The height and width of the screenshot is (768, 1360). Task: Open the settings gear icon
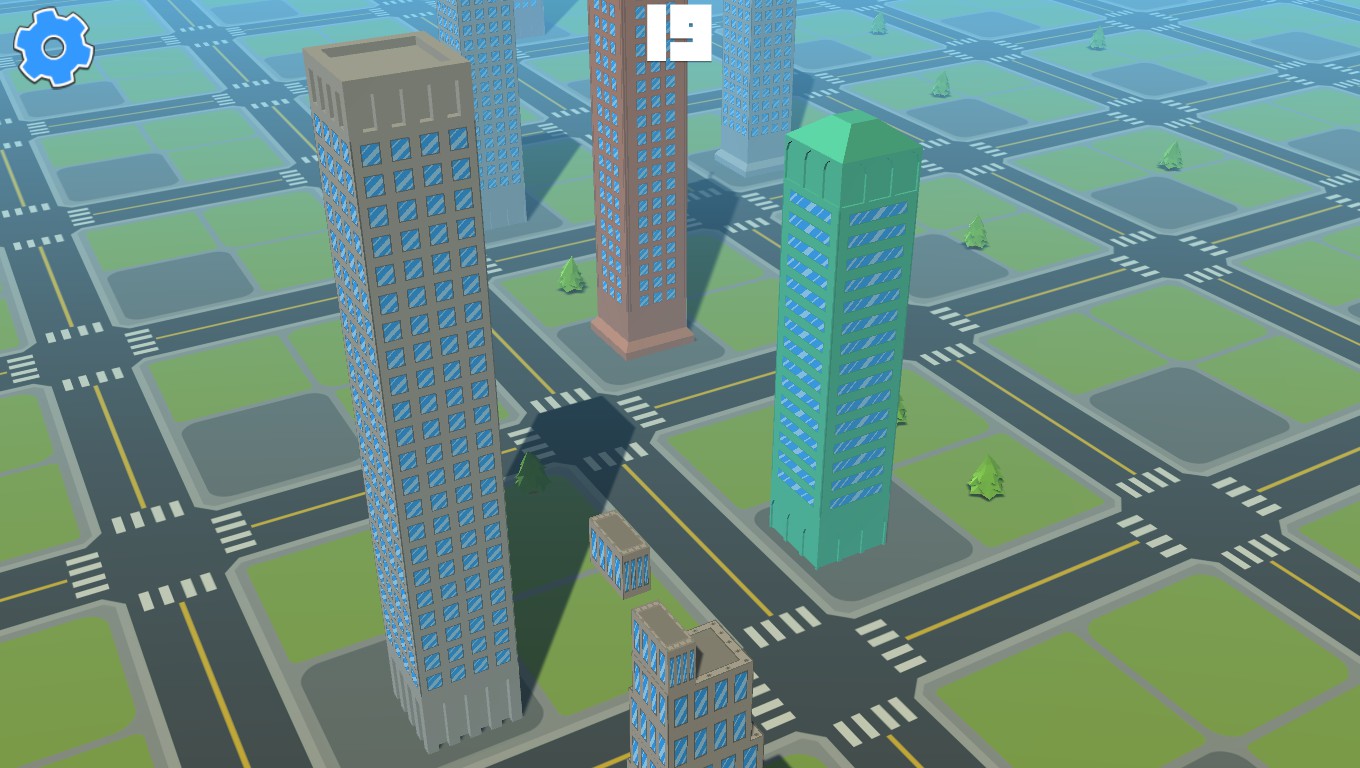tap(53, 47)
